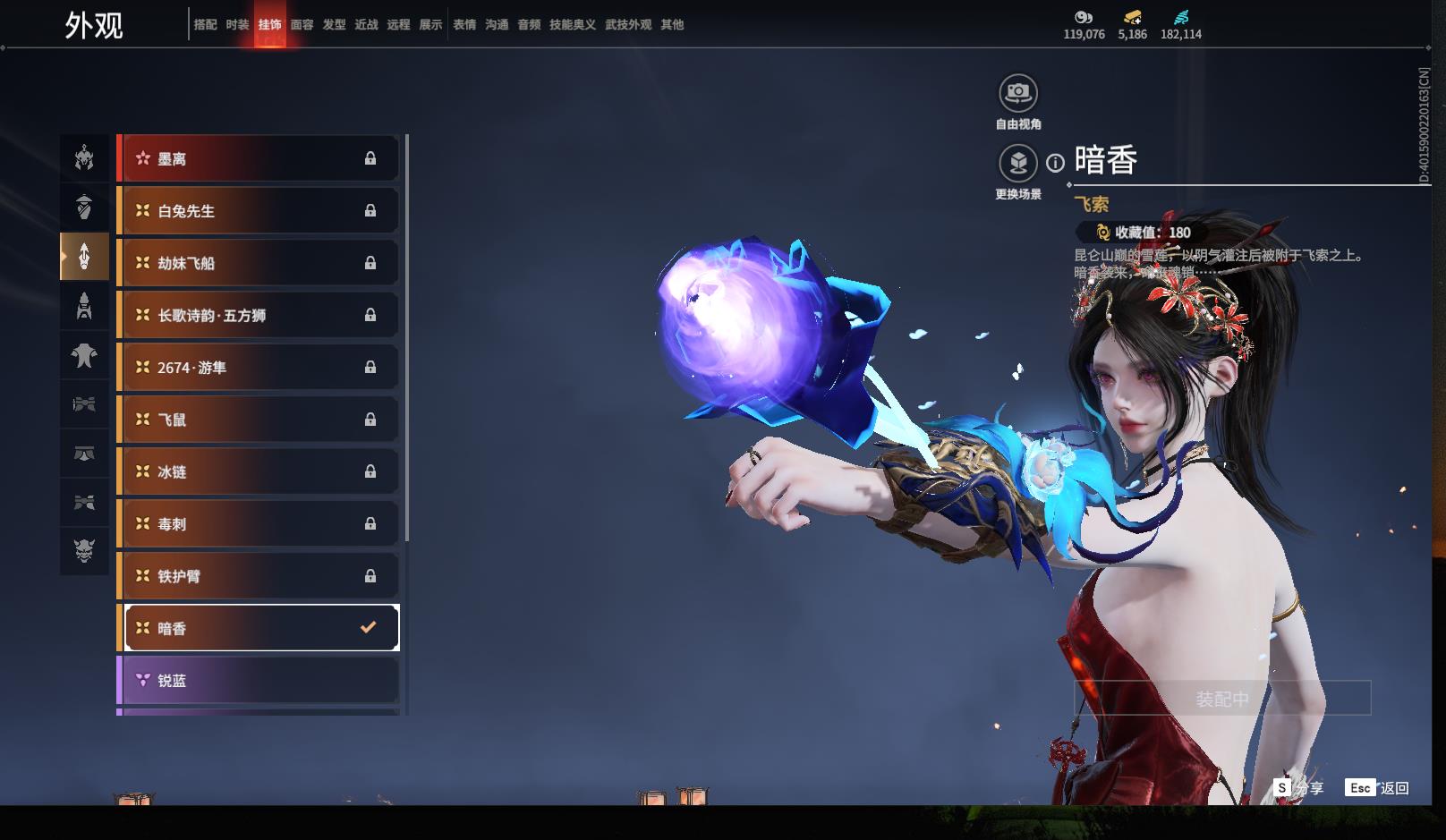The height and width of the screenshot is (840, 1446).
Task: Go to the 发型 tab
Action: 334,25
